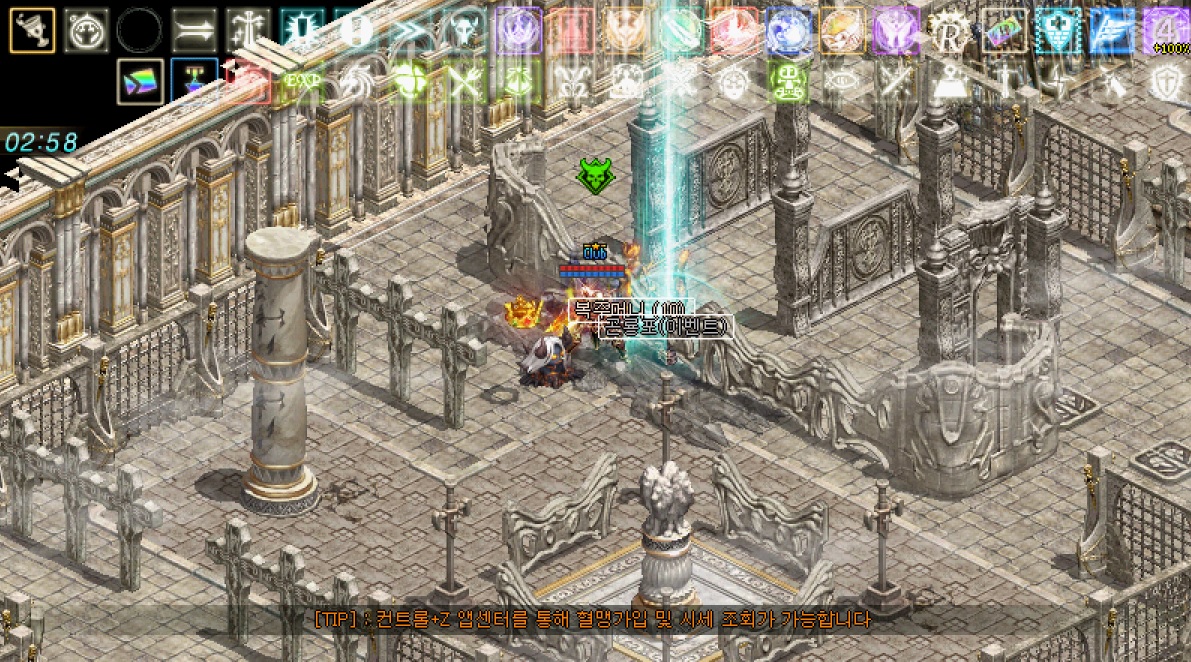1191x662 pixels.
Task: Check the EXP bonus buff icon
Action: point(302,82)
